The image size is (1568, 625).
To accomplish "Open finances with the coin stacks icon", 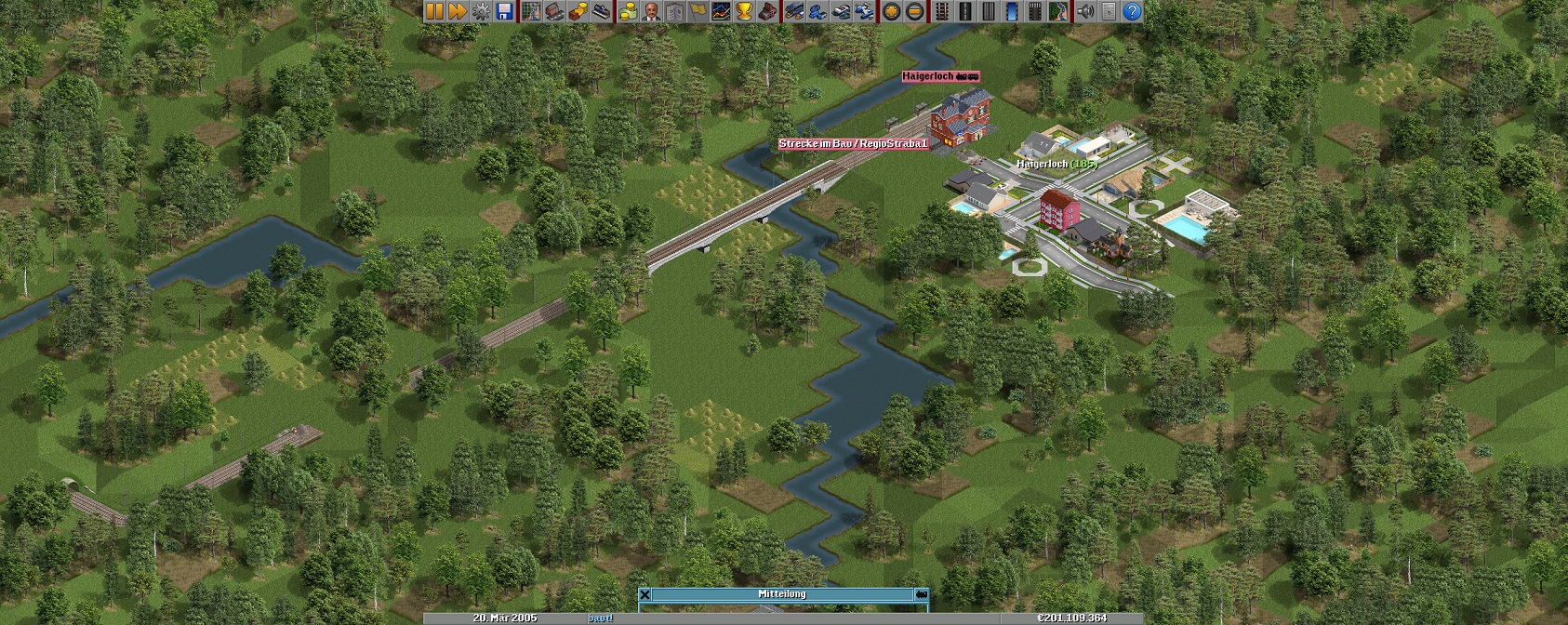I will (627, 11).
